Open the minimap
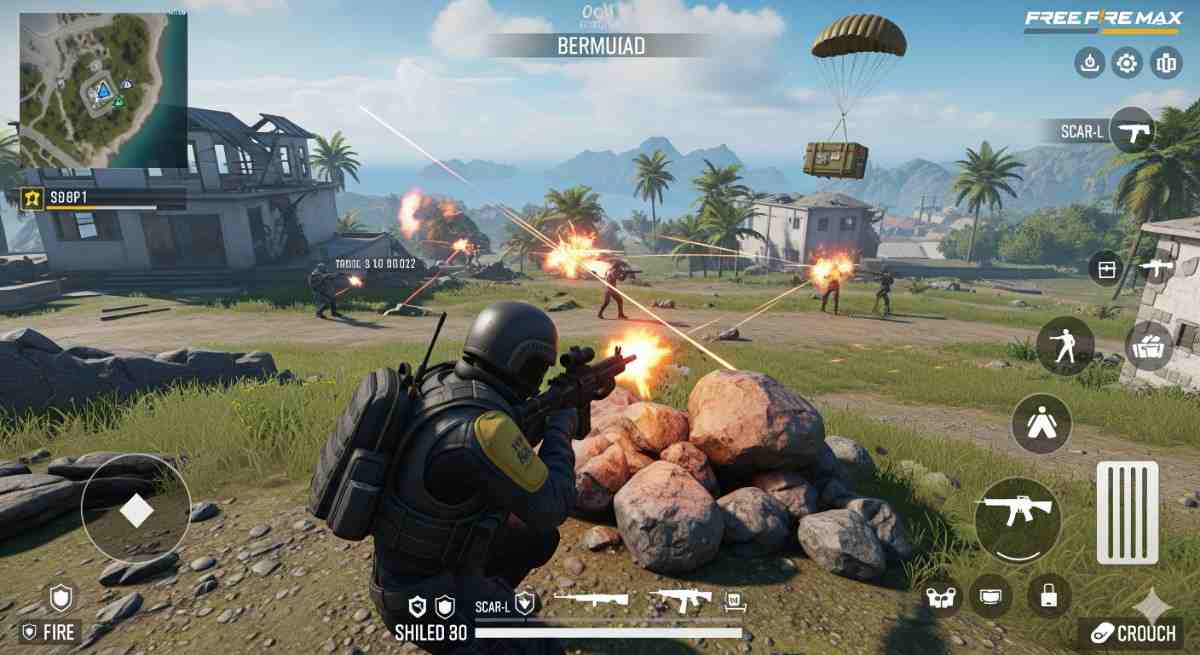This screenshot has height=655, width=1200. (x=103, y=90)
